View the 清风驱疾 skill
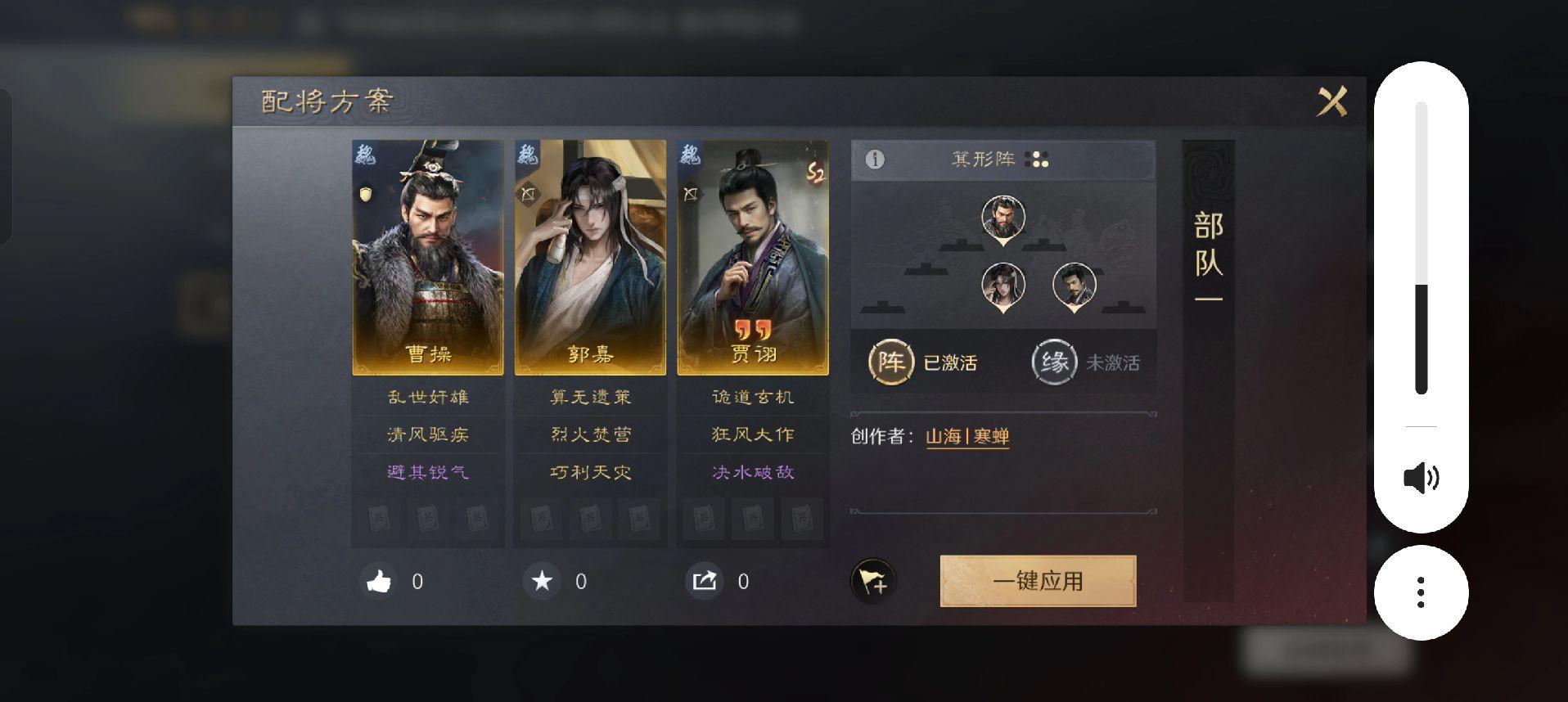The image size is (1568, 702). coord(427,434)
